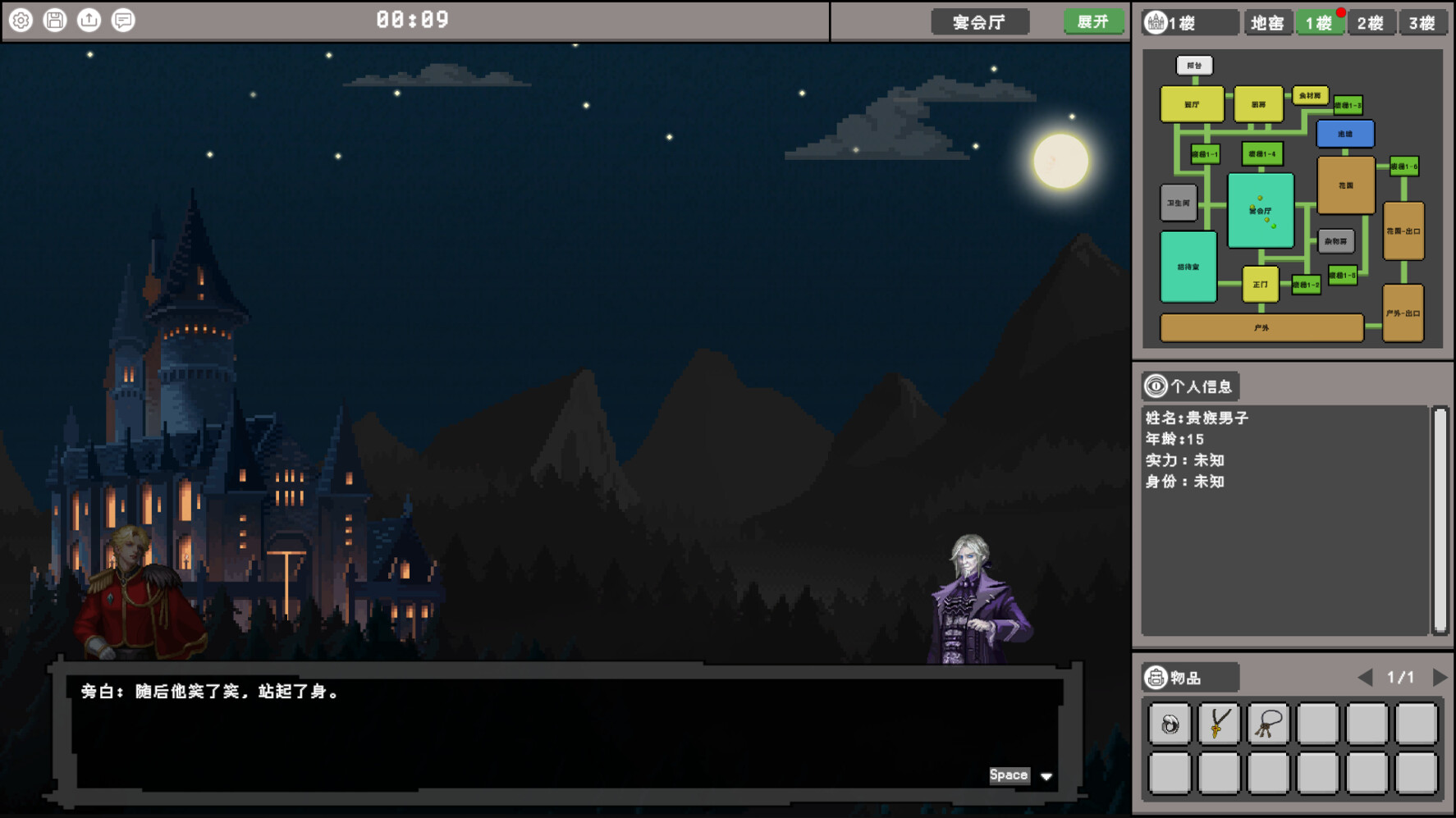Click the export/upload icon in the toolbar
1456x818 pixels.
[89, 20]
